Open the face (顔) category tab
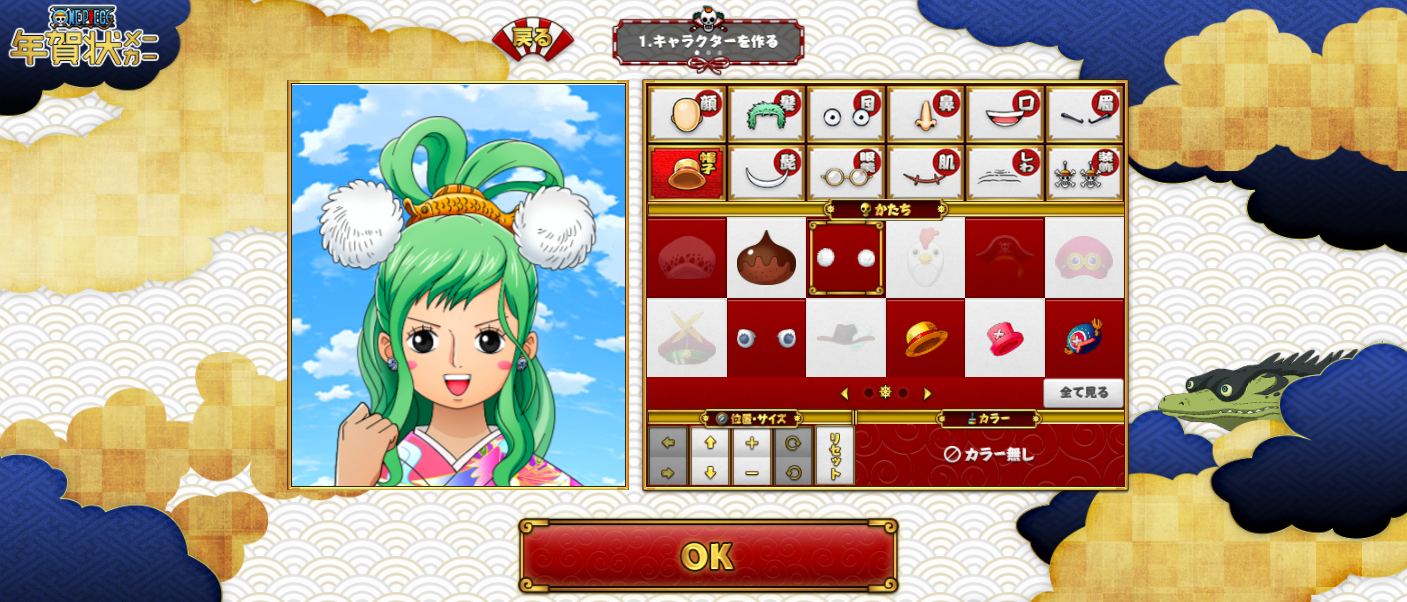Viewport: 1407px width, 602px height. click(x=686, y=114)
